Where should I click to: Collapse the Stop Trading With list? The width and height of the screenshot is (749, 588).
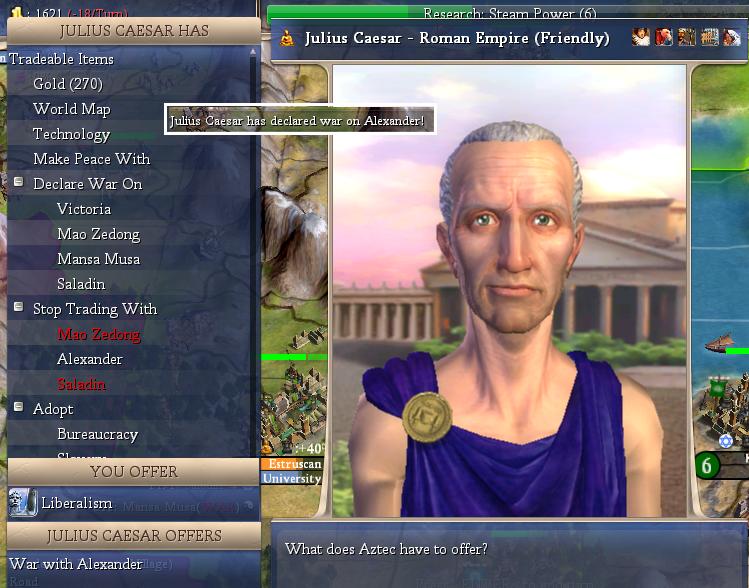(18, 307)
